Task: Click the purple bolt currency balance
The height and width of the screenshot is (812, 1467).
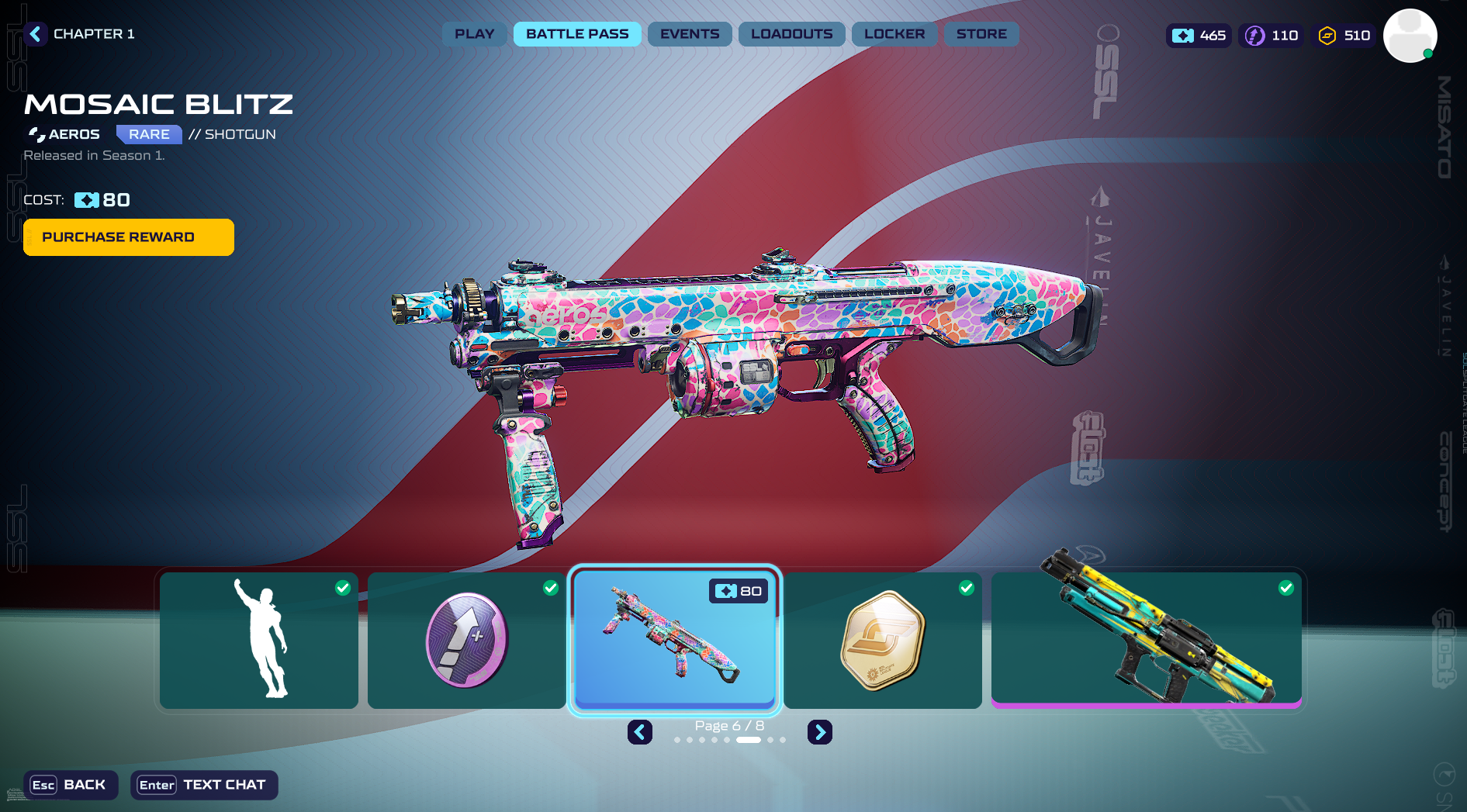Action: pyautogui.click(x=1272, y=36)
